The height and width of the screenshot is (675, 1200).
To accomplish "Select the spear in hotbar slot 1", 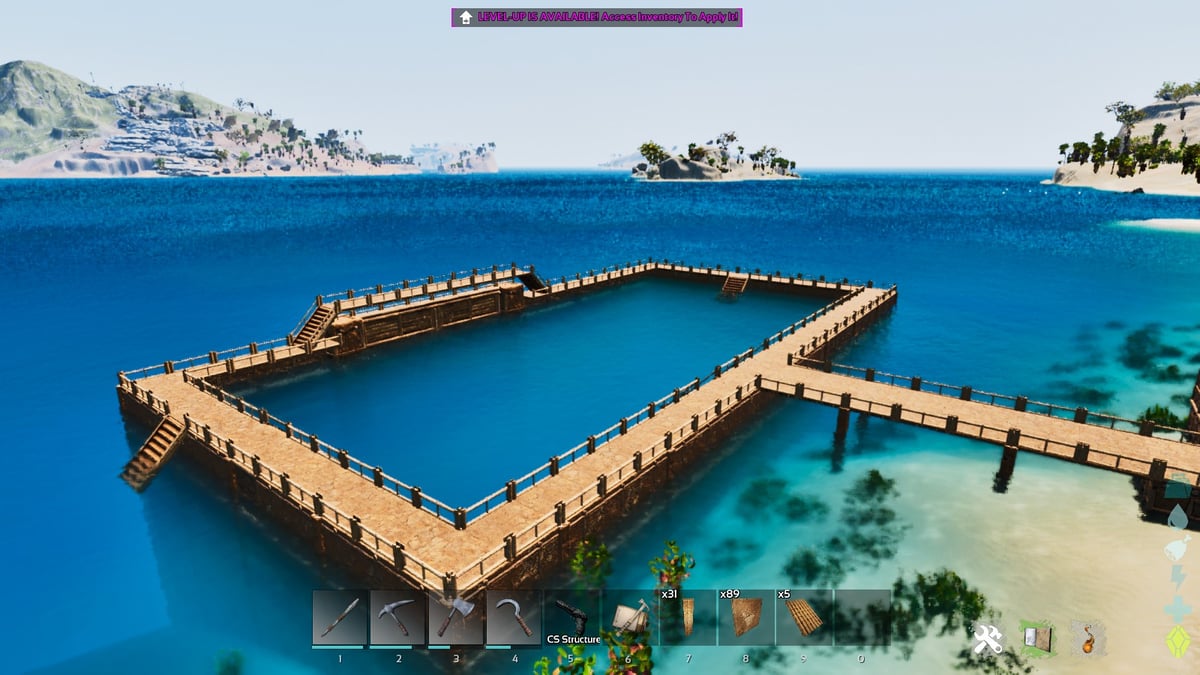I will pos(340,618).
